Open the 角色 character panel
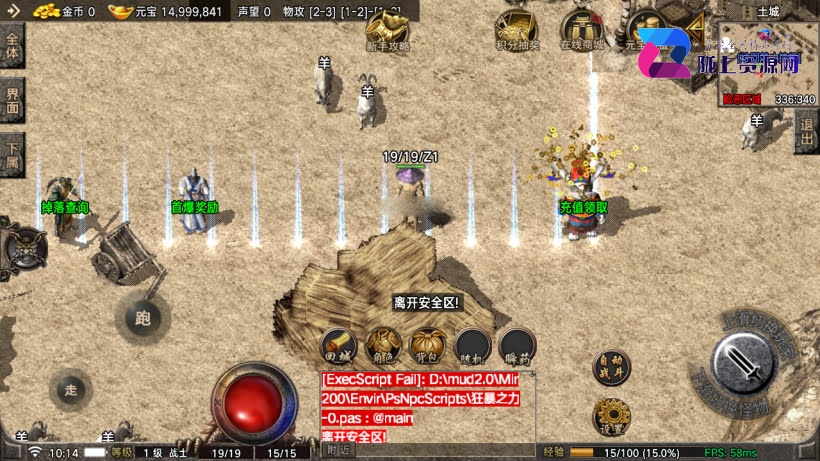820x461 pixels. [x=383, y=346]
